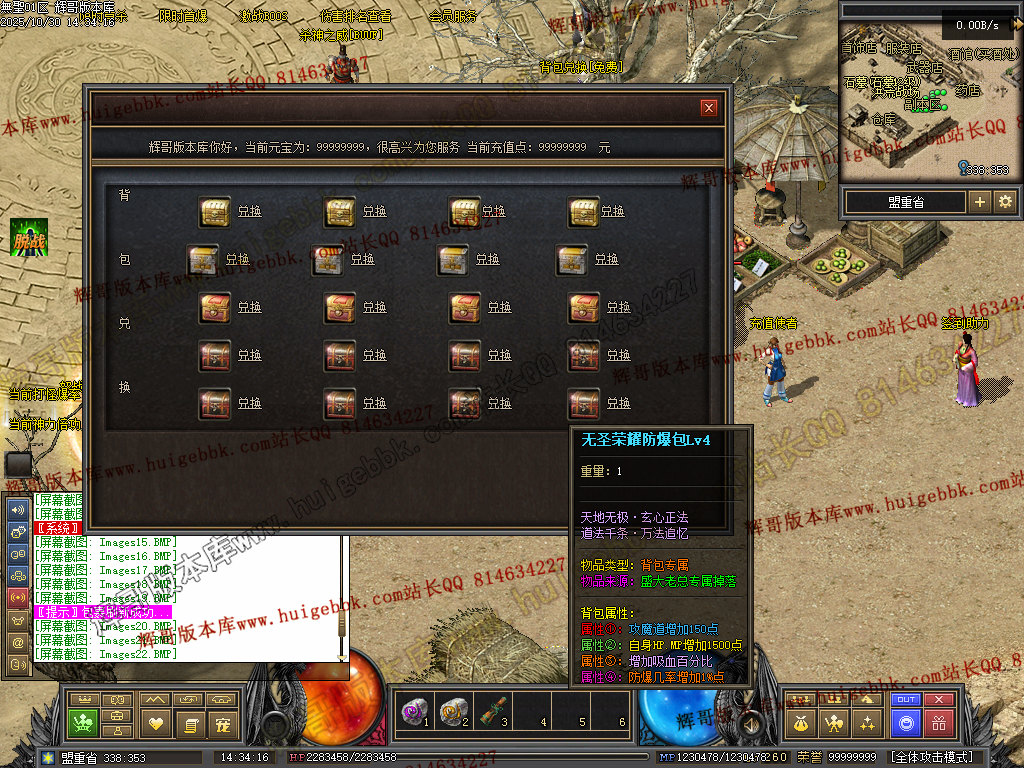Open the 限时首爆 top menu entry
1024x768 pixels.
(183, 16)
